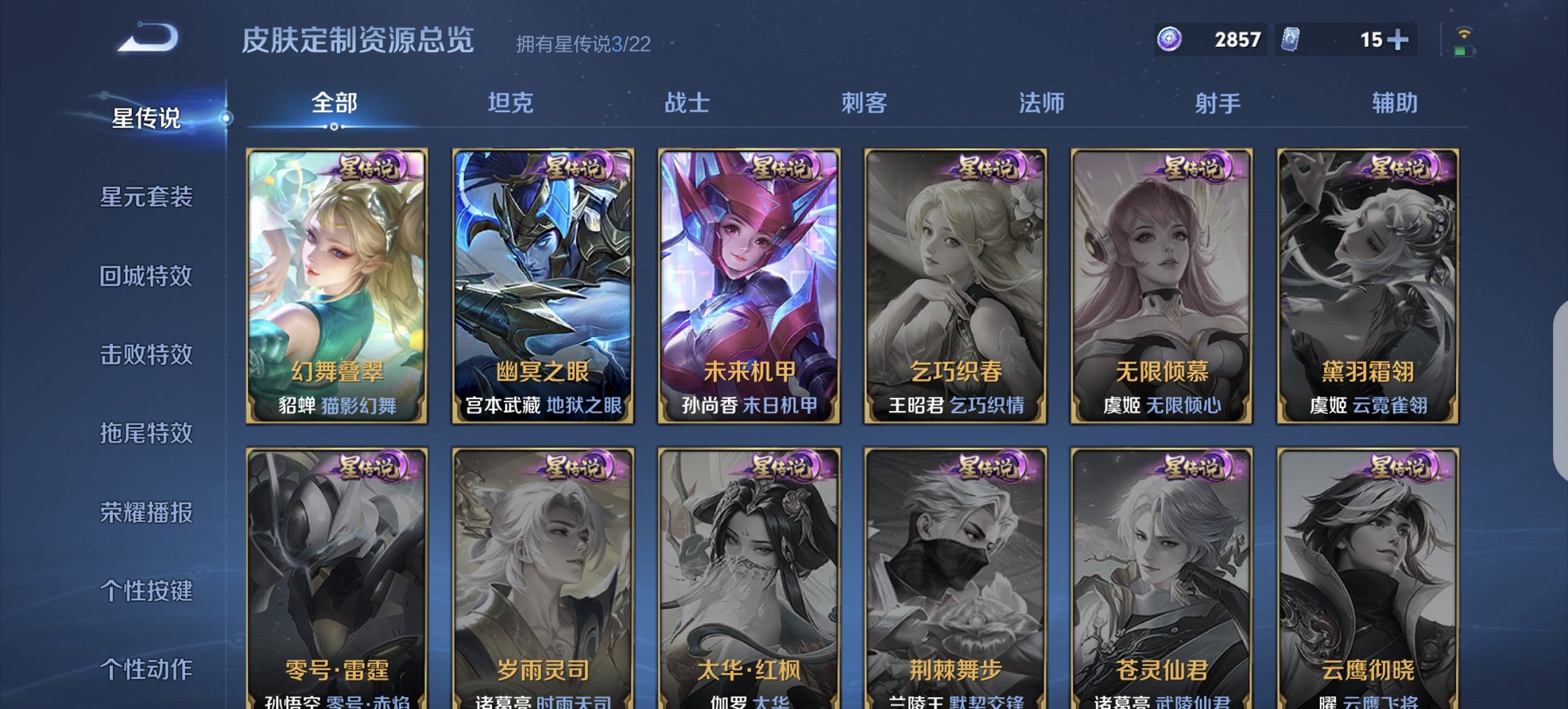Open the 射手 category tab
This screenshot has width=1568, height=709.
pyautogui.click(x=1220, y=103)
